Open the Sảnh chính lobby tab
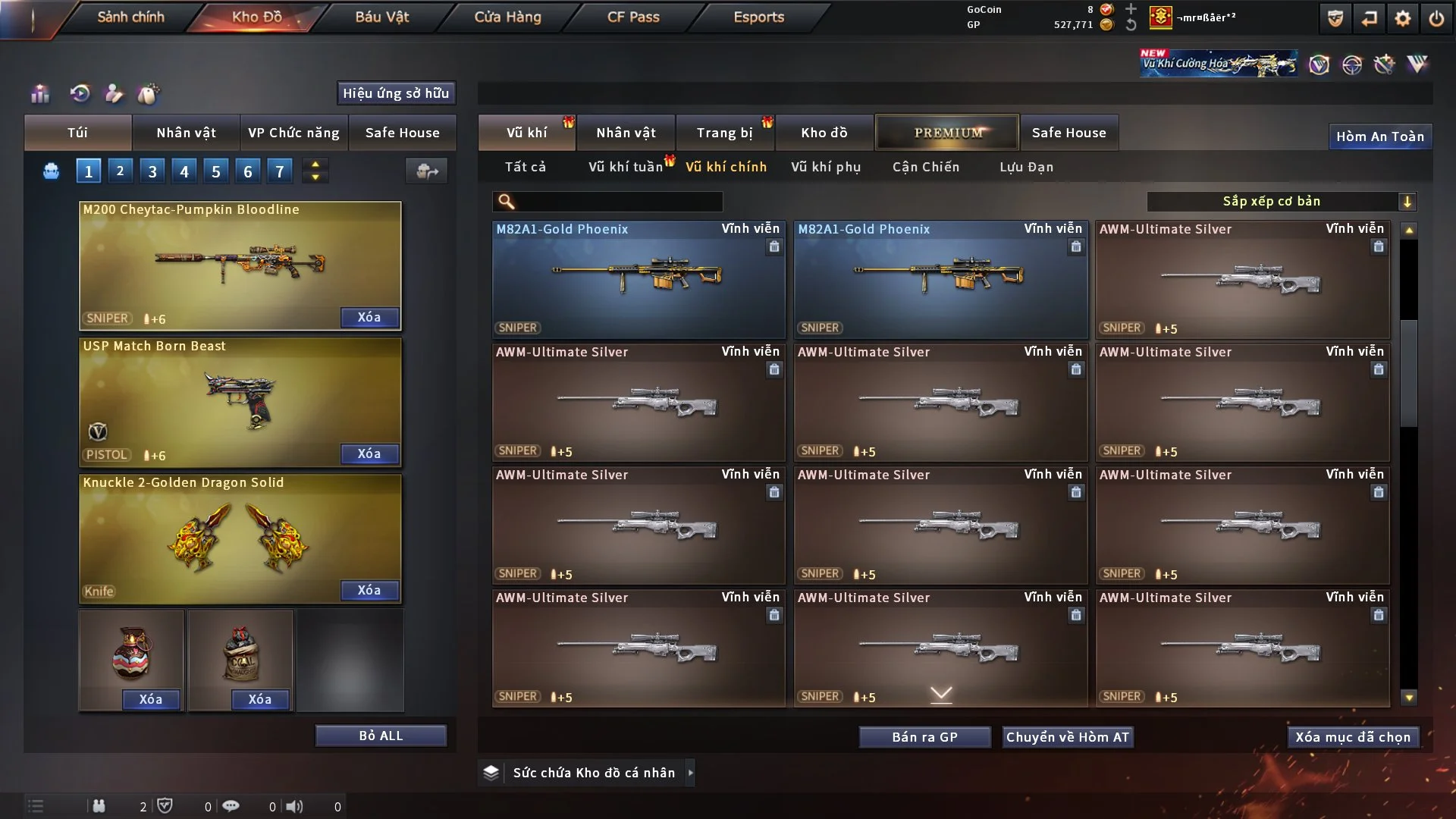This screenshot has height=819, width=1456. click(130, 17)
